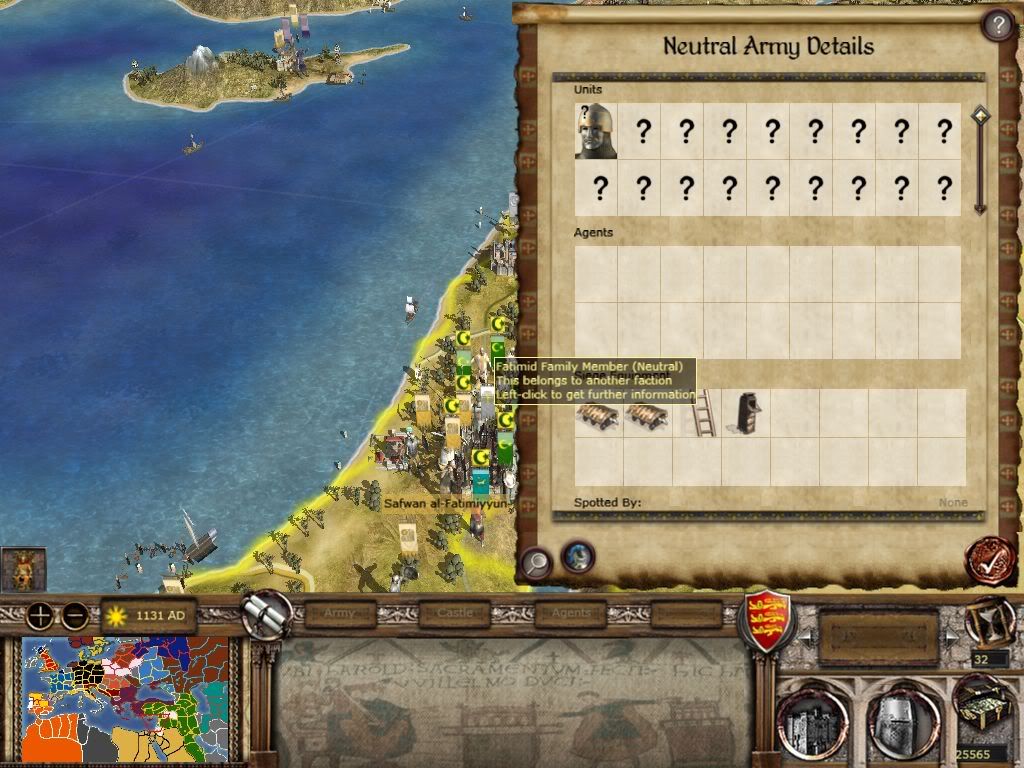Image resolution: width=1024 pixels, height=768 pixels.
Task: Click the magnifying glass locate button
Action: [x=536, y=563]
